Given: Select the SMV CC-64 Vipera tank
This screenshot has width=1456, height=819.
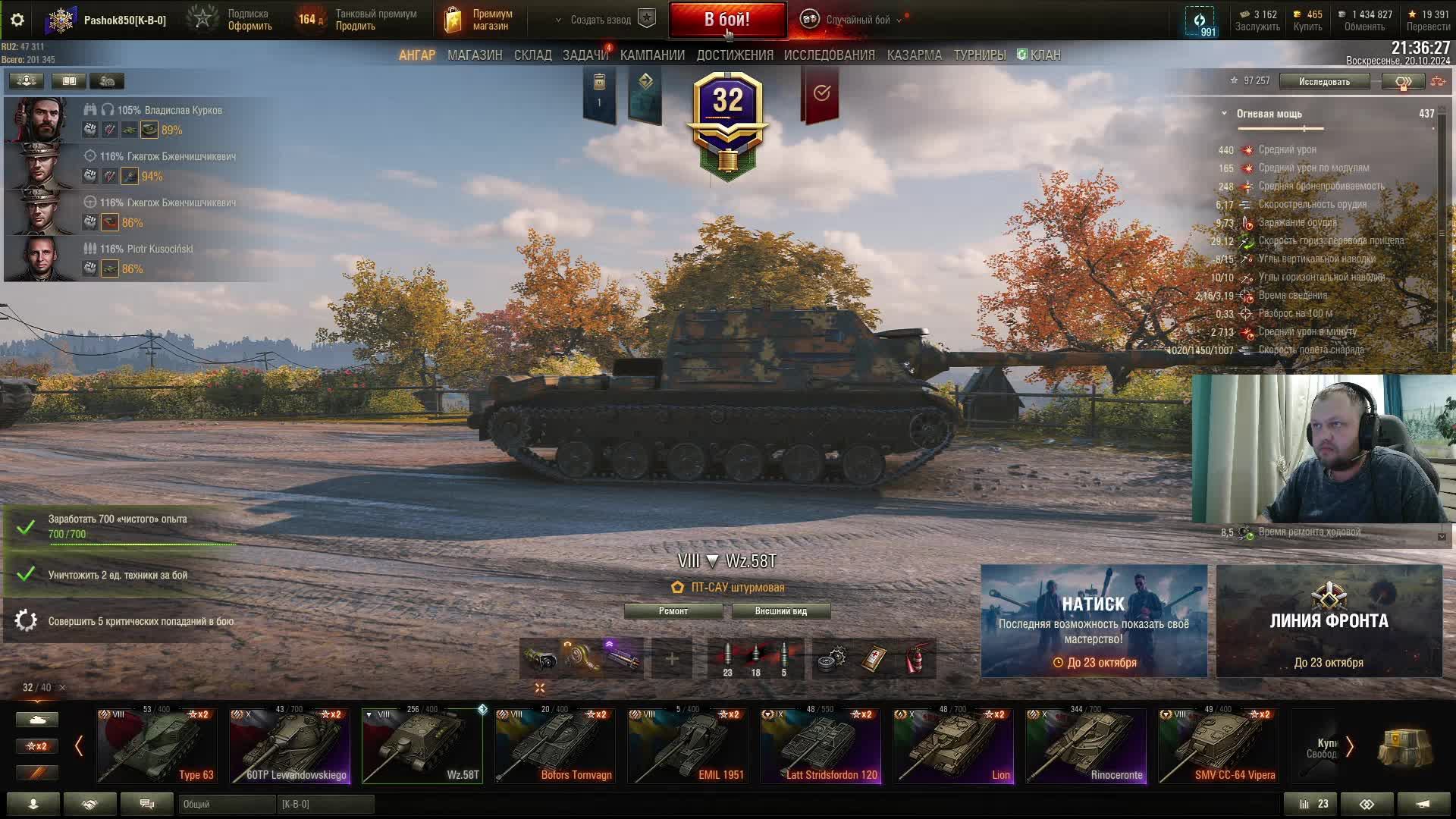Looking at the screenshot, I should 1218,745.
